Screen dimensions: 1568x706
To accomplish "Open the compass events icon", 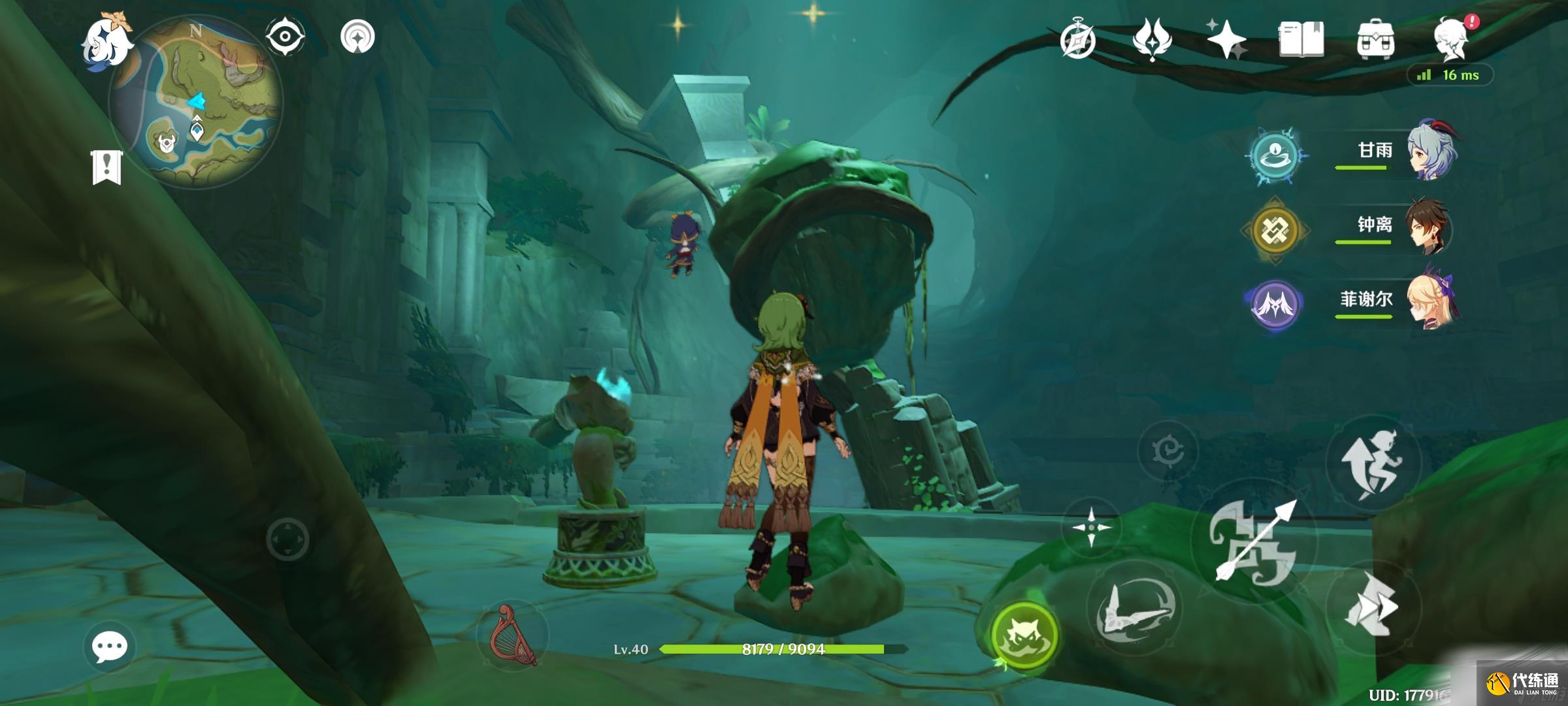I will [x=1077, y=41].
